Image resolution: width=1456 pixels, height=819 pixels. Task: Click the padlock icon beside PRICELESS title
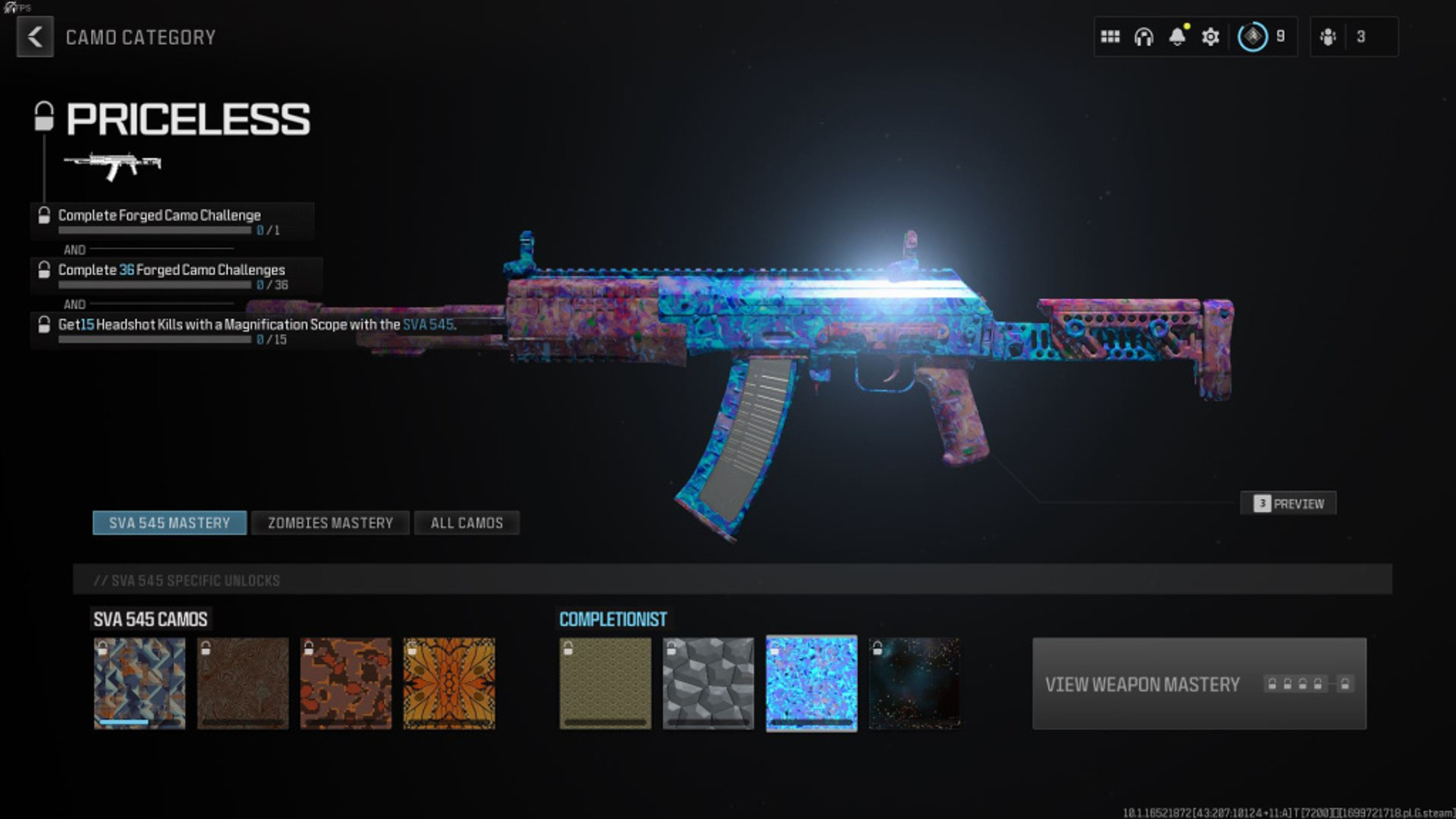point(44,116)
